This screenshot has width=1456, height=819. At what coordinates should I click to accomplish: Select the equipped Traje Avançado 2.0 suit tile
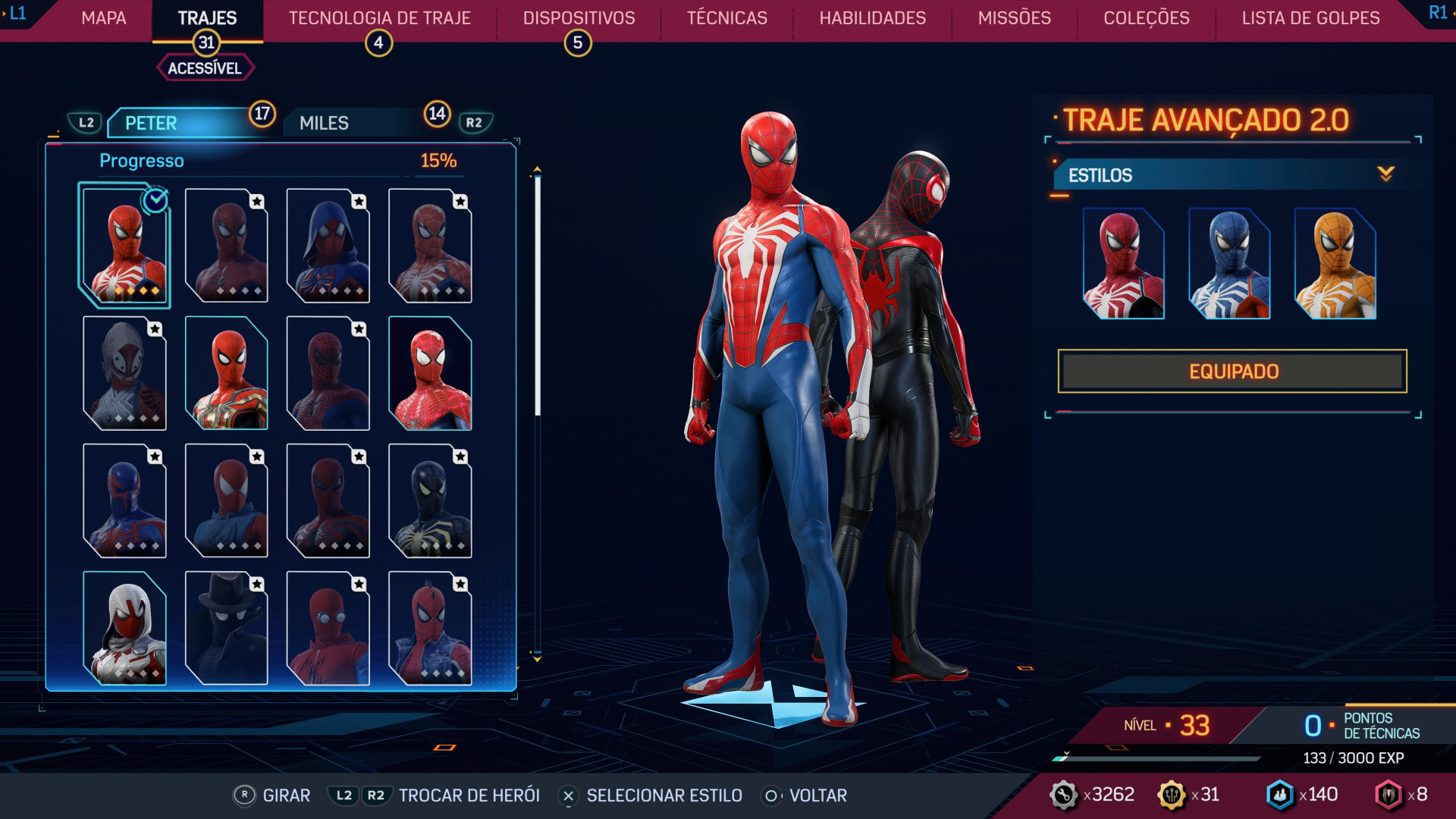(x=124, y=246)
